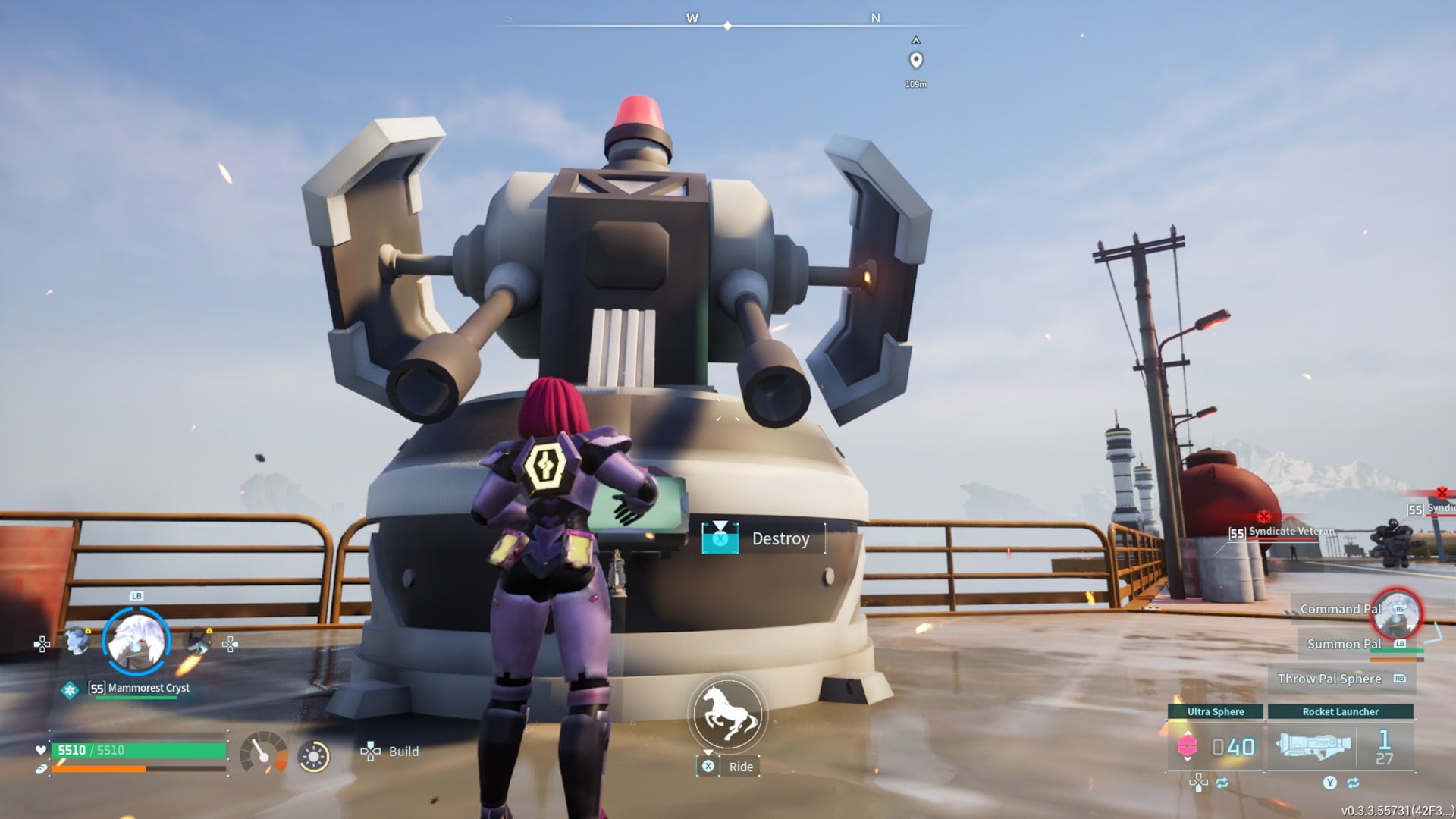Select the Ultra Sphere icon in the hotbar
The height and width of the screenshot is (819, 1456).
[1188, 744]
